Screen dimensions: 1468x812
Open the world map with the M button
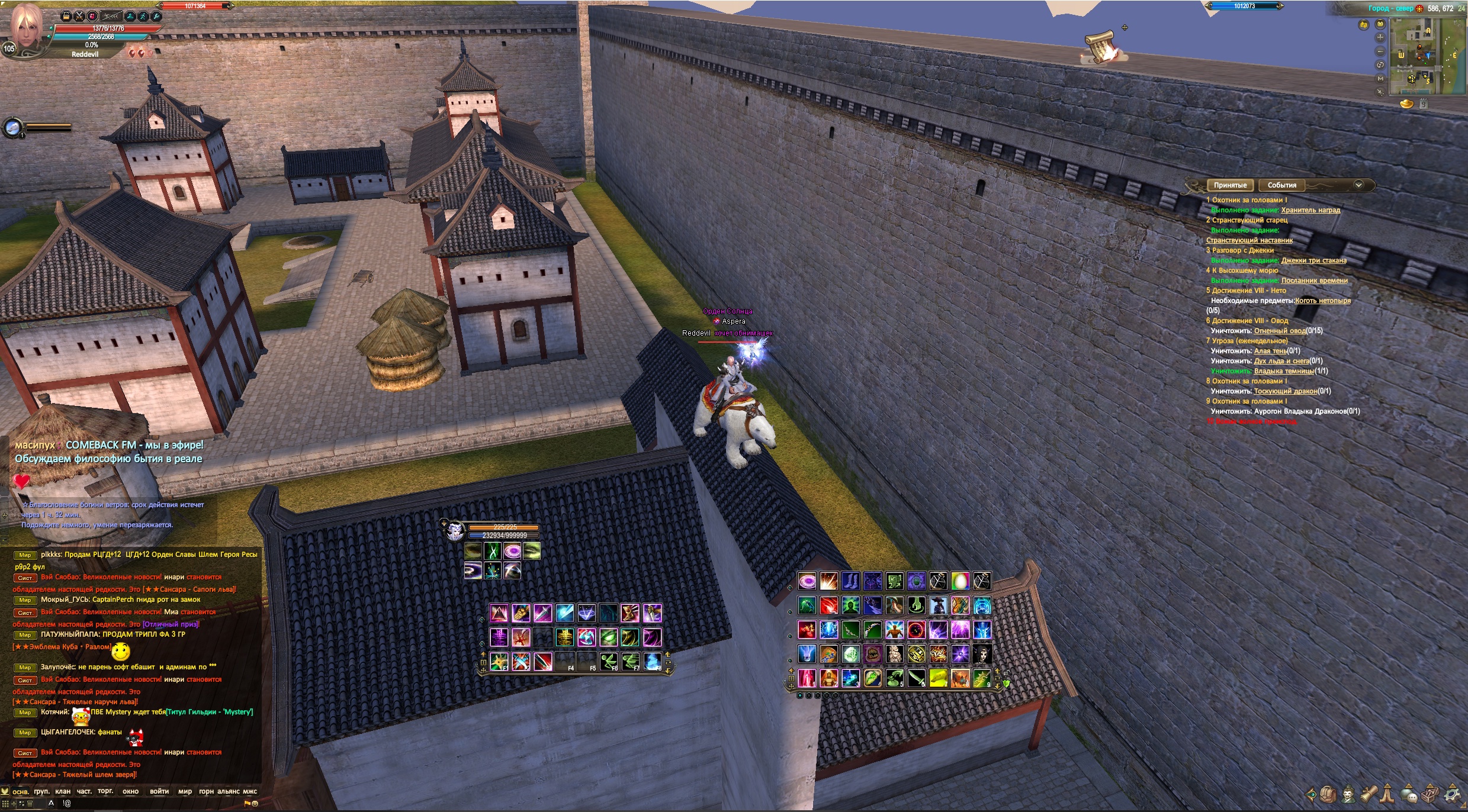coord(1380,78)
